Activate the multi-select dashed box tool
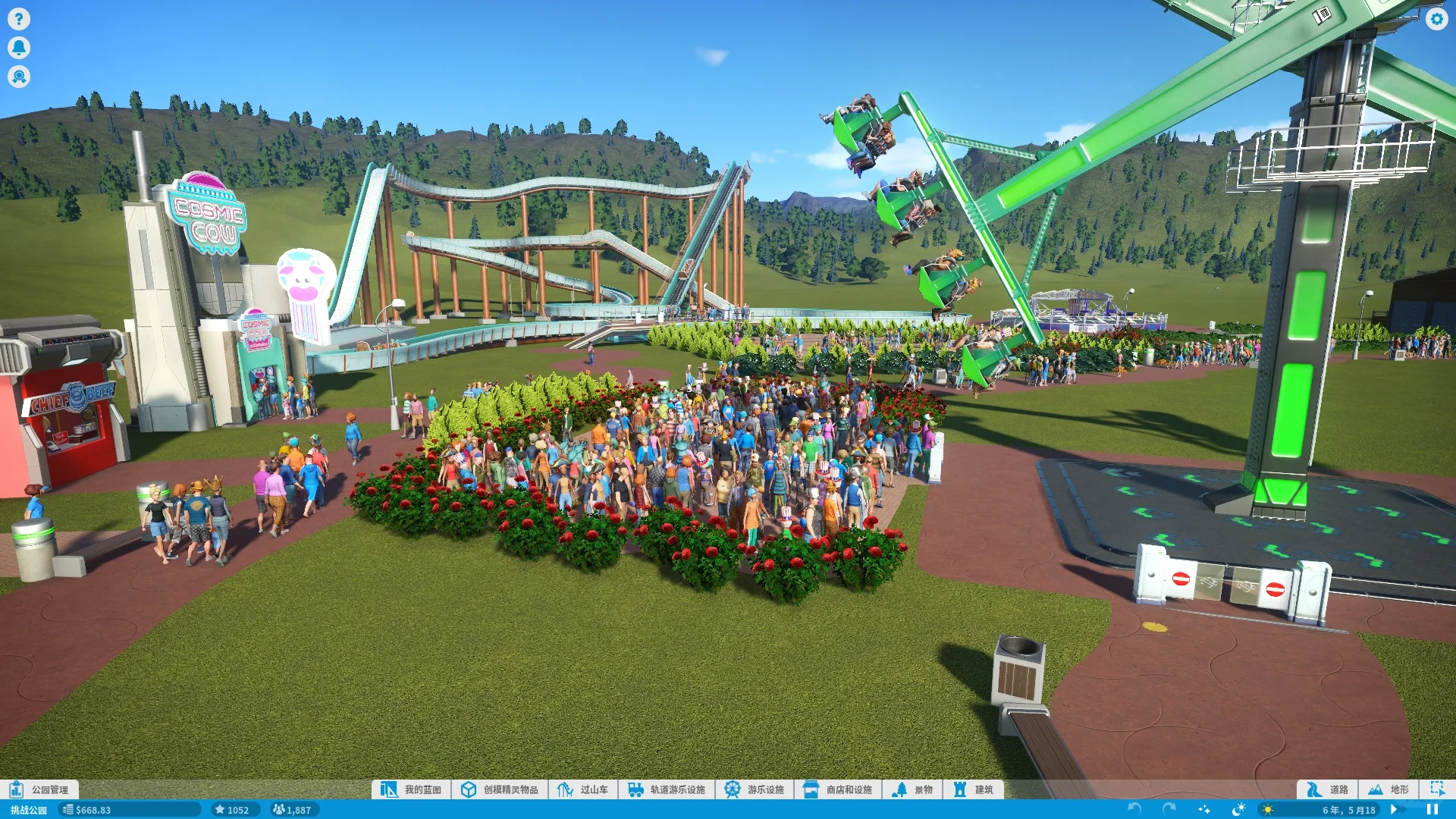Viewport: 1456px width, 819px height. pos(1437,789)
